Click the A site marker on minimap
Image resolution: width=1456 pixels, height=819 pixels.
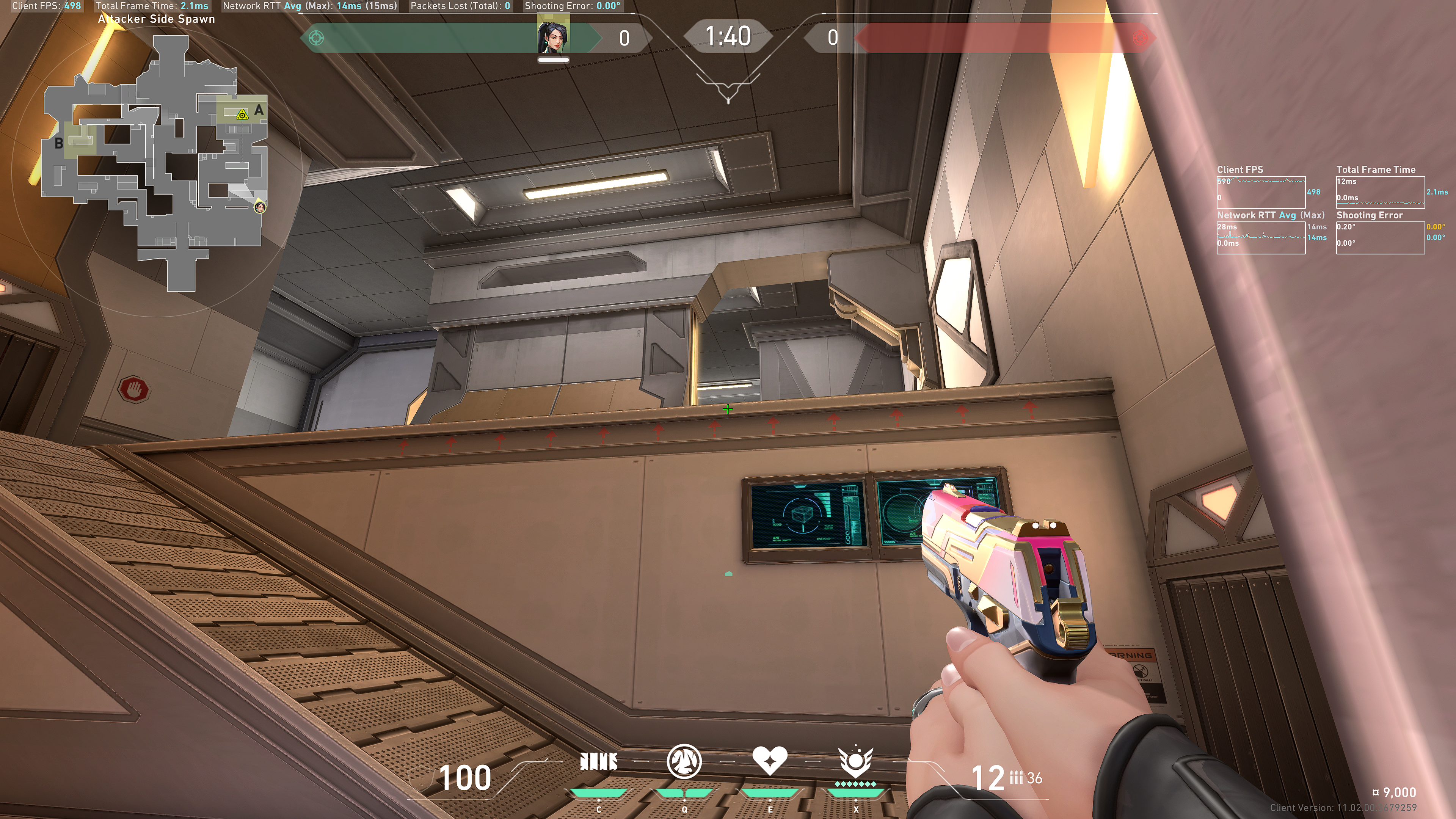tap(259, 110)
